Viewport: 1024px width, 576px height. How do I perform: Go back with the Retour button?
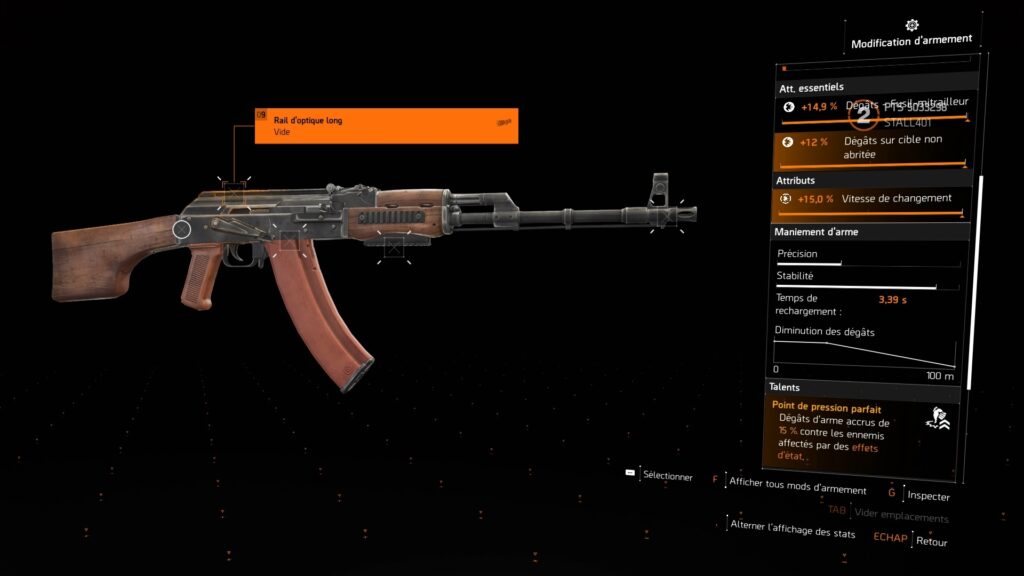click(931, 542)
